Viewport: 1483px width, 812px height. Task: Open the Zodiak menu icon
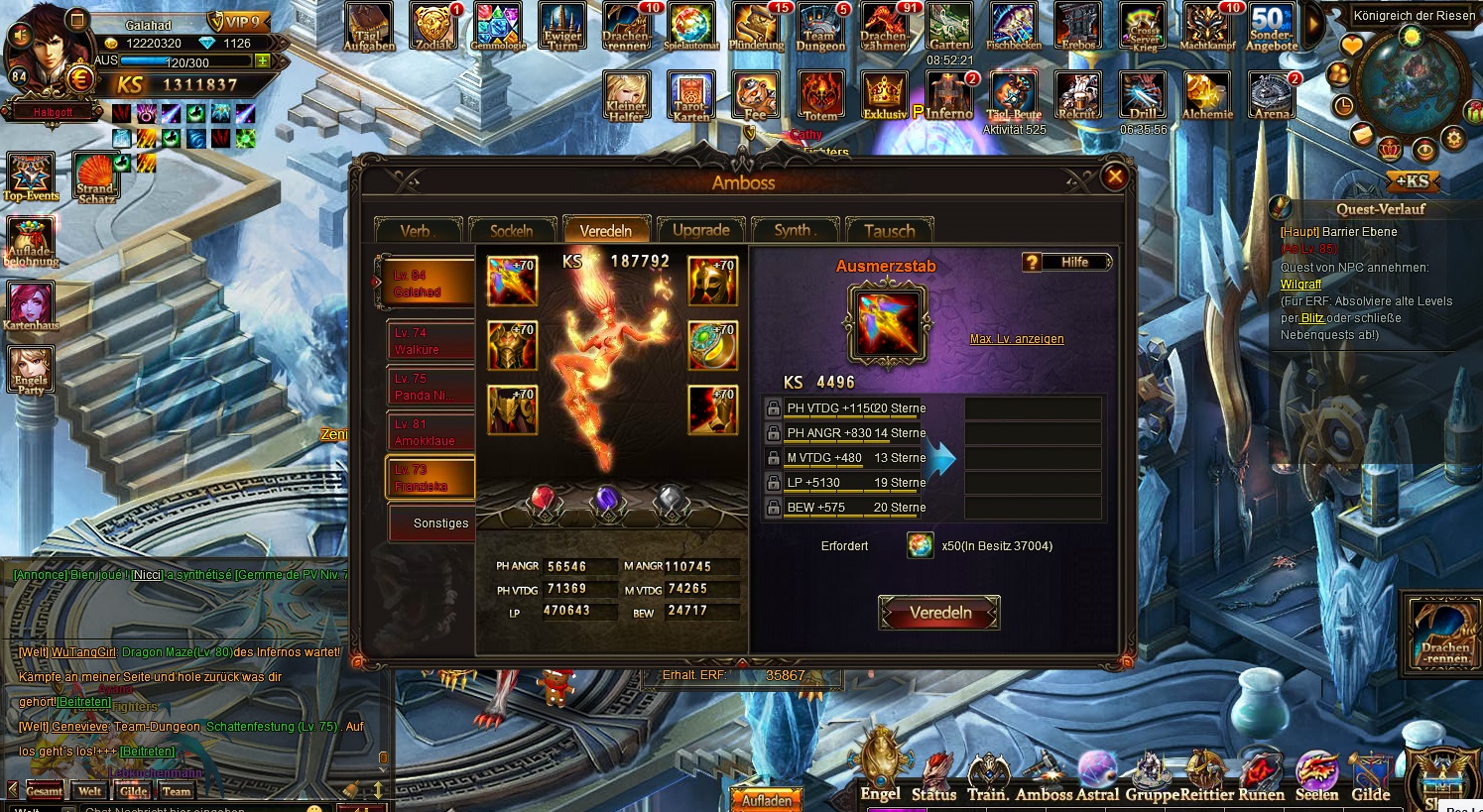(x=433, y=28)
